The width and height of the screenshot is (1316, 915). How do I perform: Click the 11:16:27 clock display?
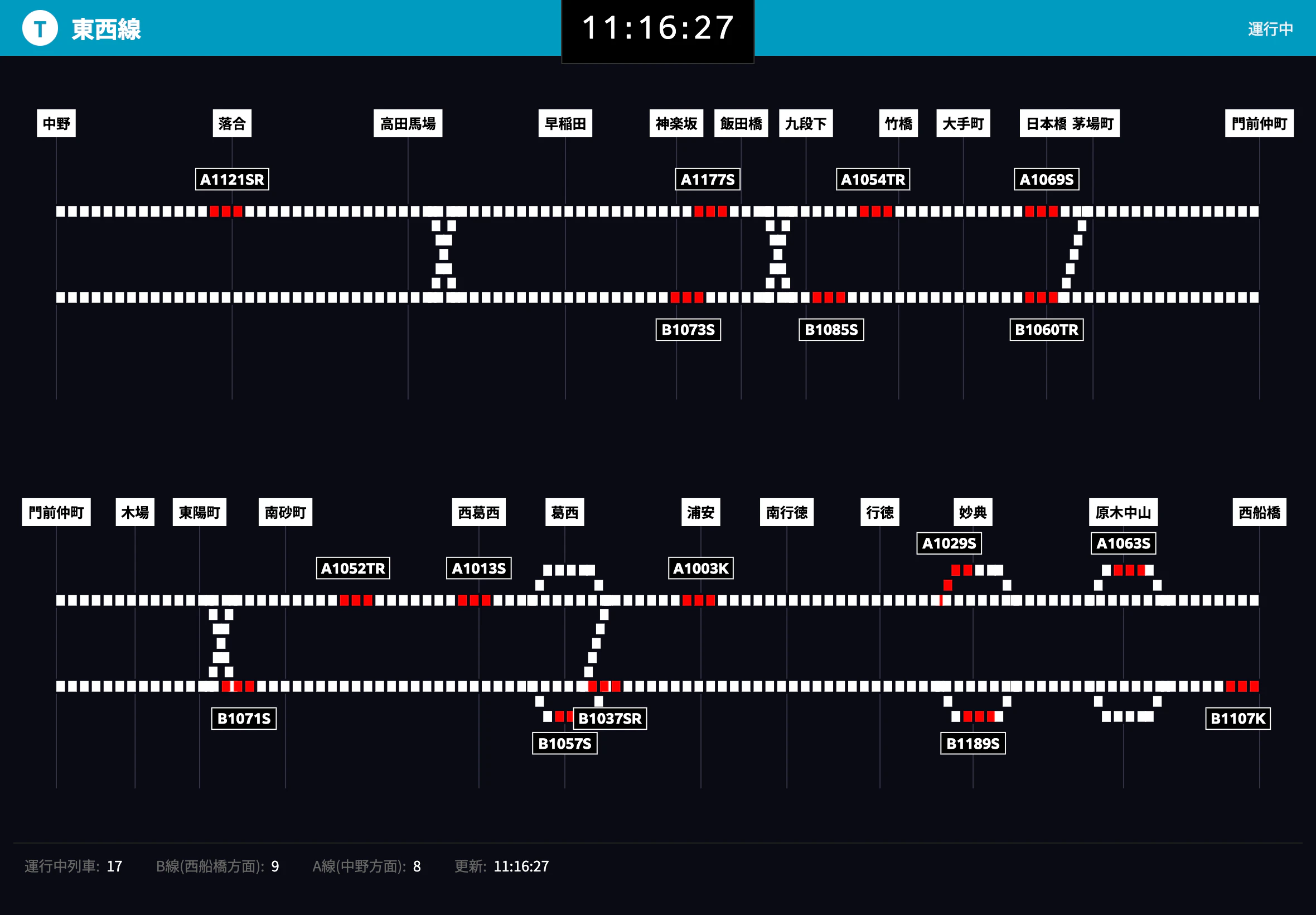656,28
